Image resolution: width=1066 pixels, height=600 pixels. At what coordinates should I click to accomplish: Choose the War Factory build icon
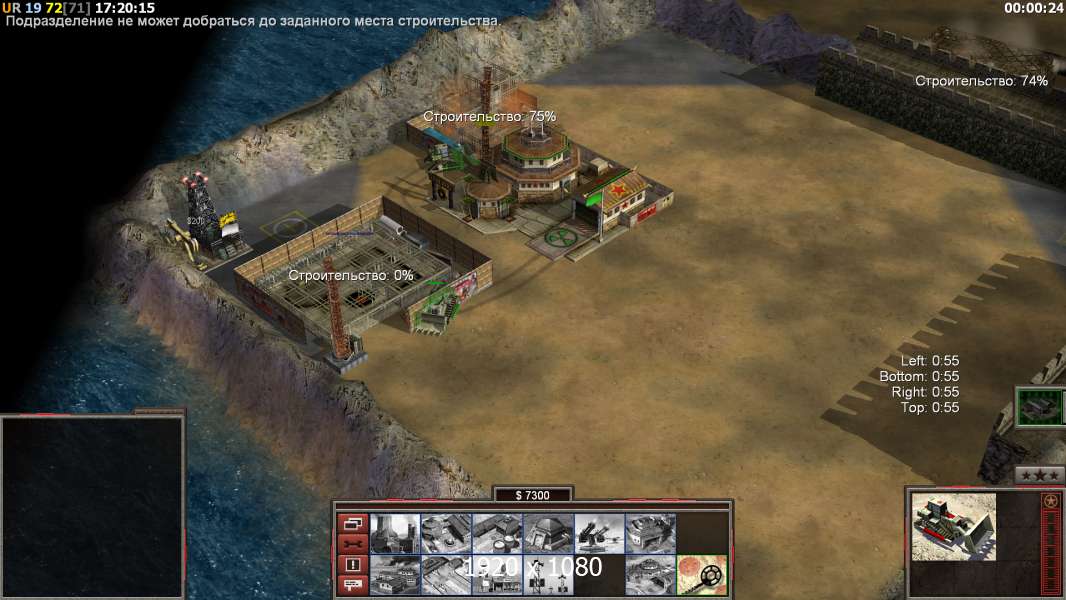[x=650, y=533]
